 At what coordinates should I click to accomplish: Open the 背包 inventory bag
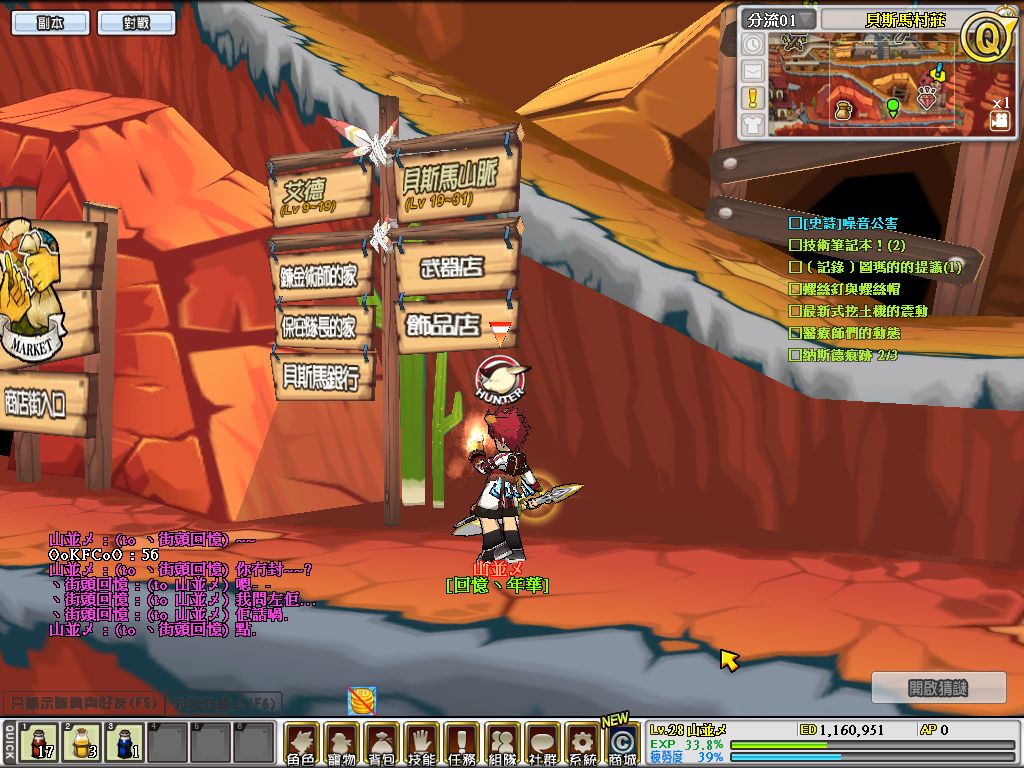(x=382, y=744)
